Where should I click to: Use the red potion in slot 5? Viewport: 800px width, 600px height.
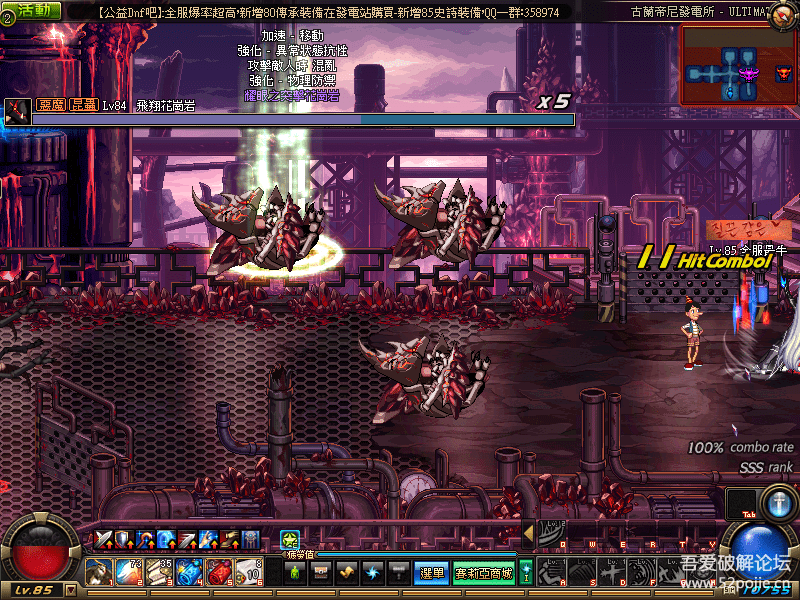click(x=219, y=572)
